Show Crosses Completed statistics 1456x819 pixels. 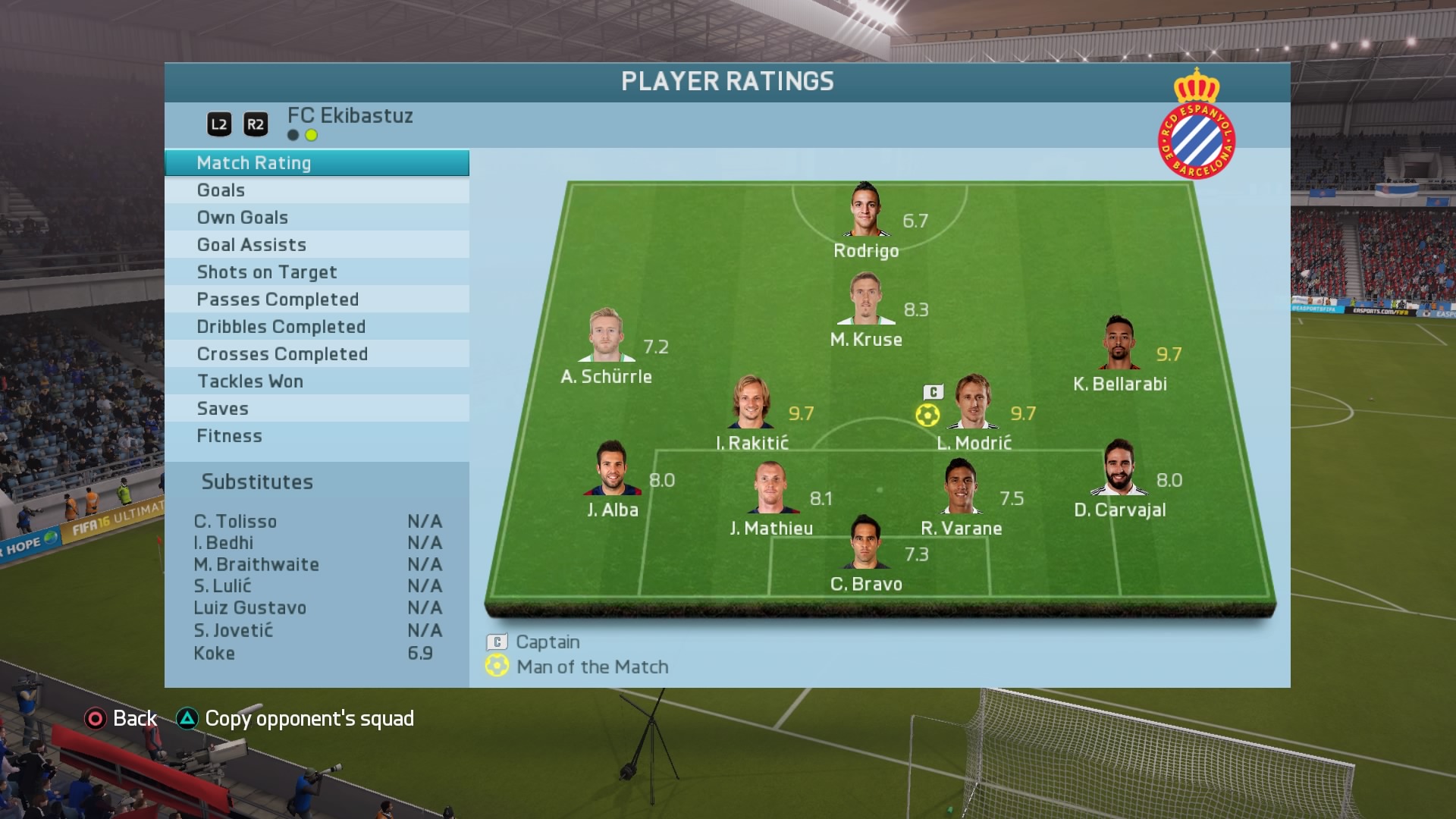316,354
